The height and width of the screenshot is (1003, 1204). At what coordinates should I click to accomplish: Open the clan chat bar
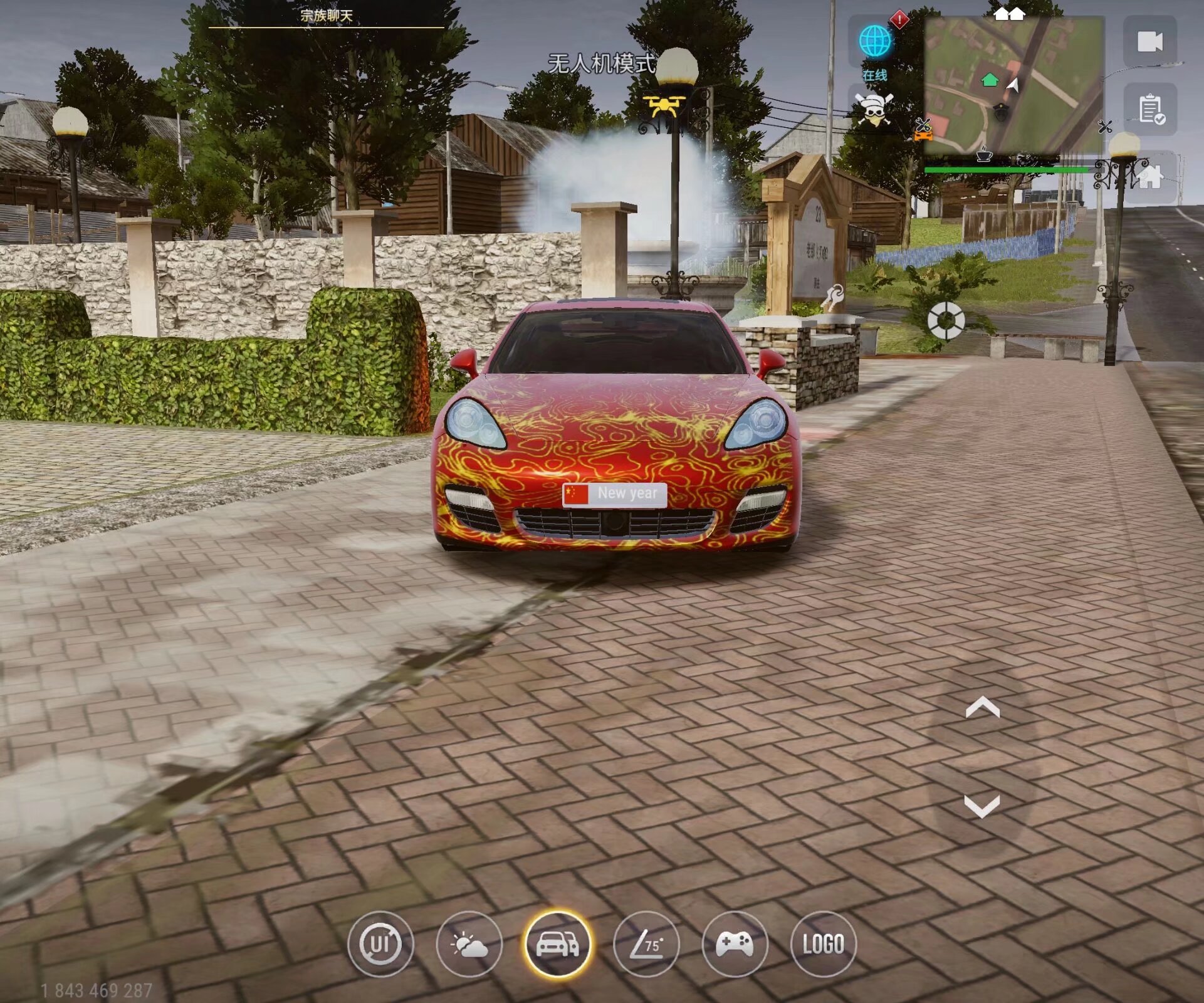(x=326, y=16)
